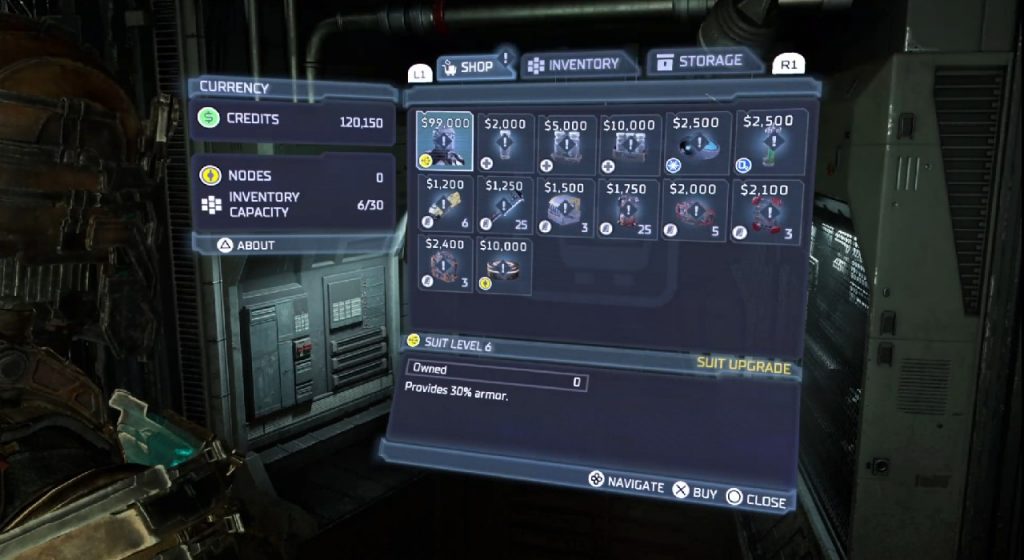Pick the $5,000 medium med pack

(567, 141)
